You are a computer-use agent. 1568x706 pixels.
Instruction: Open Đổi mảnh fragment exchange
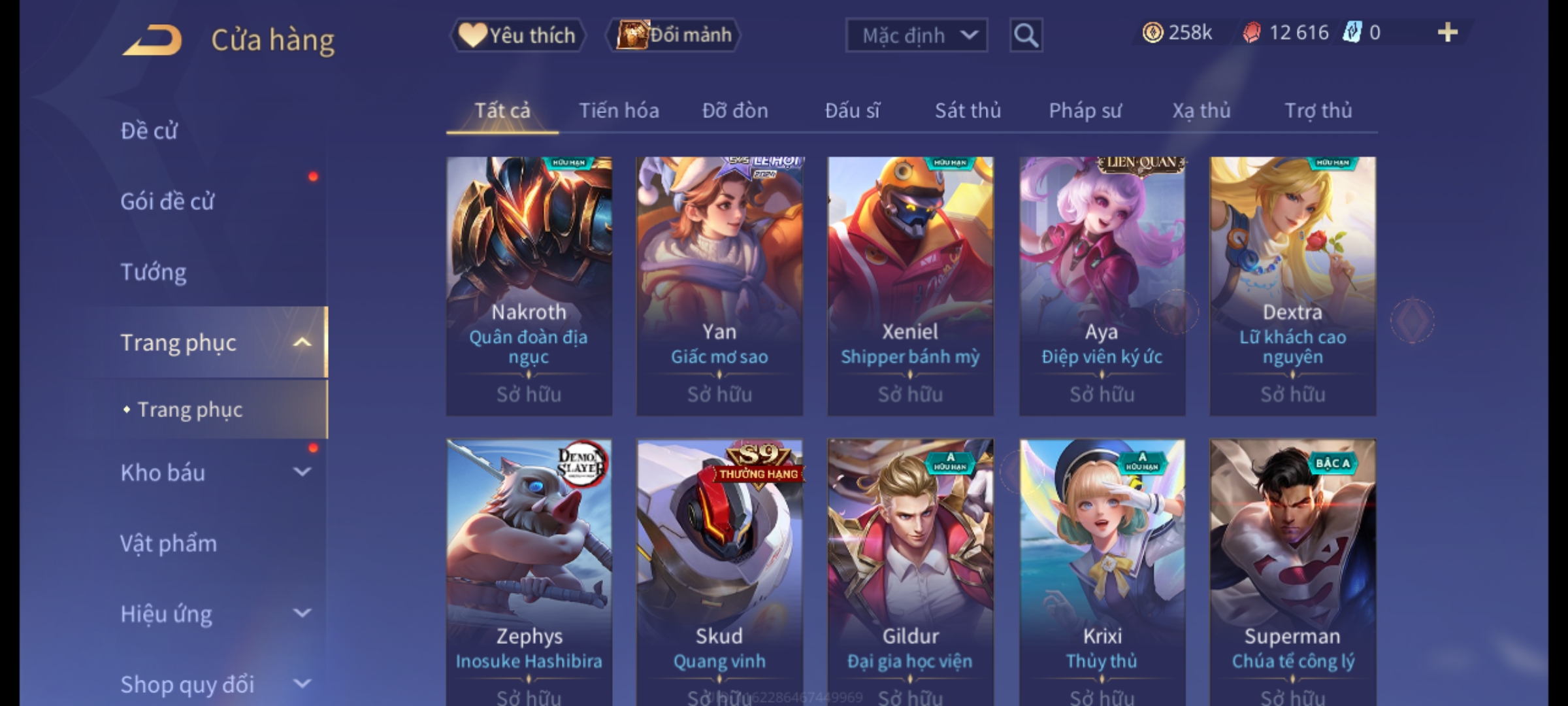674,35
